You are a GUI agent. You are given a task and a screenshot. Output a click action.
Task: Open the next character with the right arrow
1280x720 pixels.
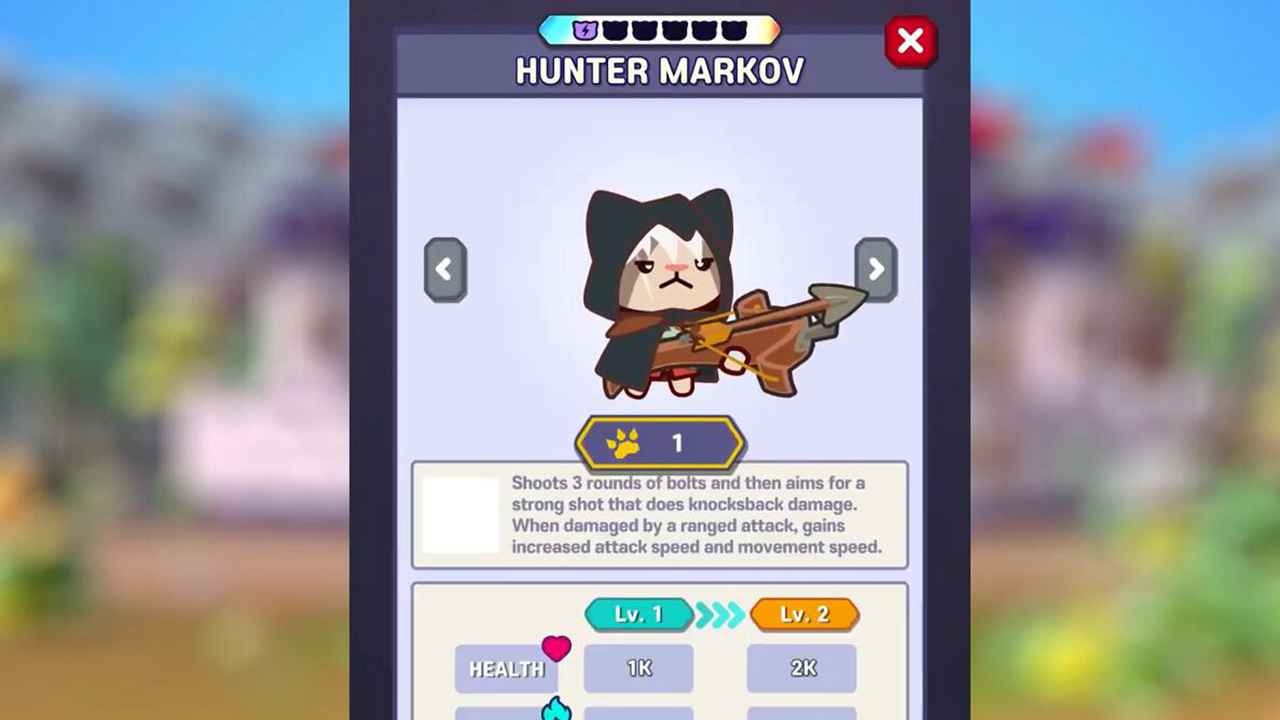click(x=876, y=269)
